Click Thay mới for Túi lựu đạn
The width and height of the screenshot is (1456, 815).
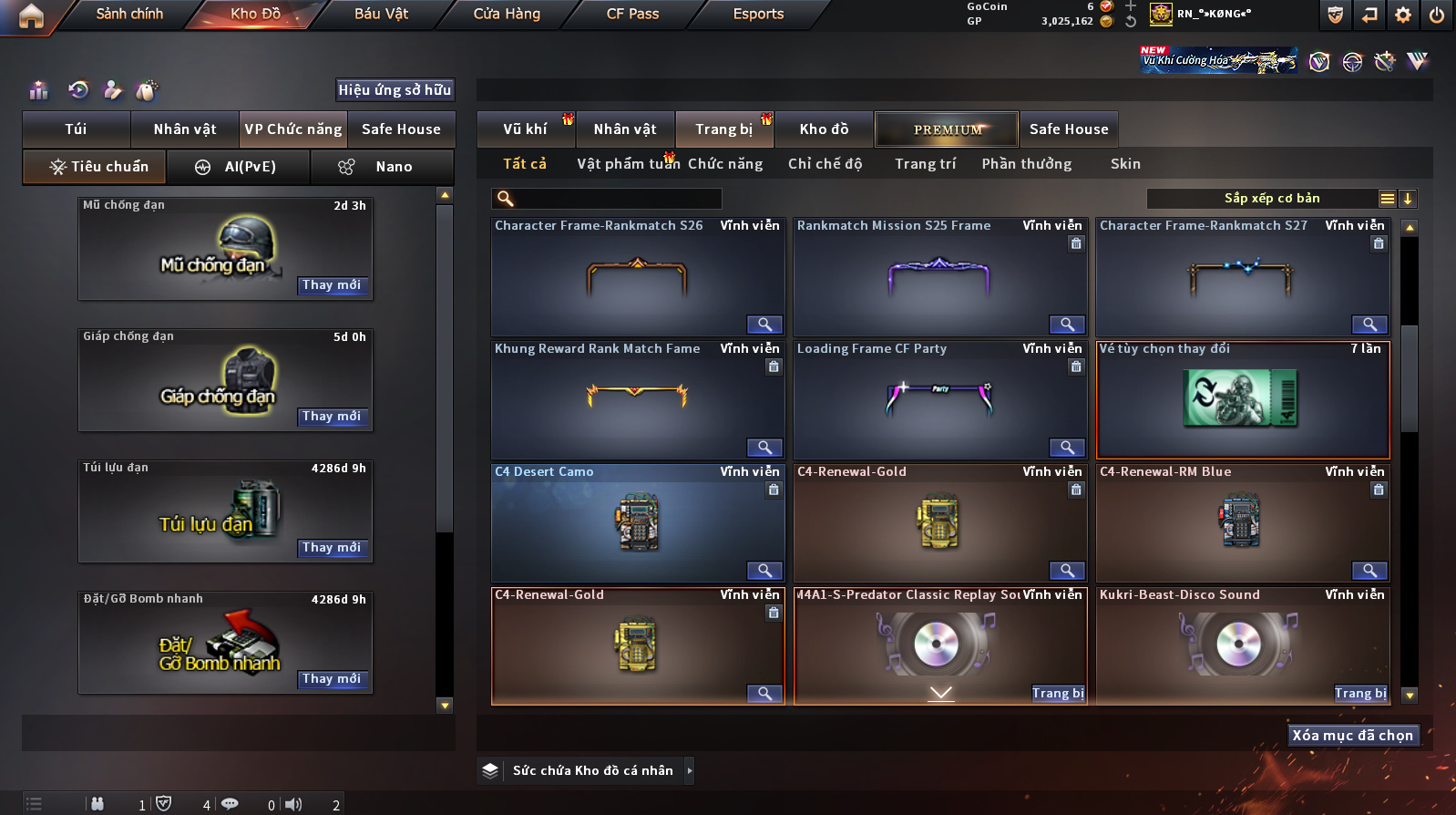(332, 548)
